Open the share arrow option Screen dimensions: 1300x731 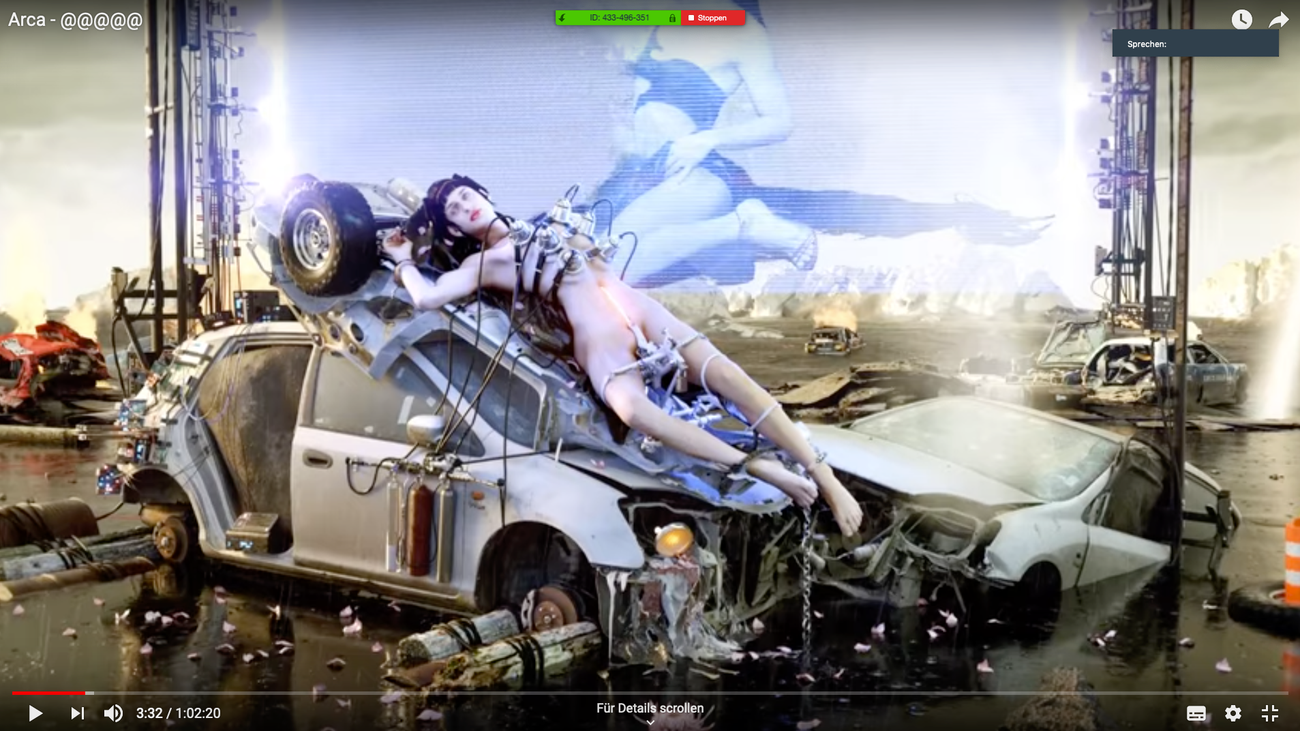point(1278,19)
